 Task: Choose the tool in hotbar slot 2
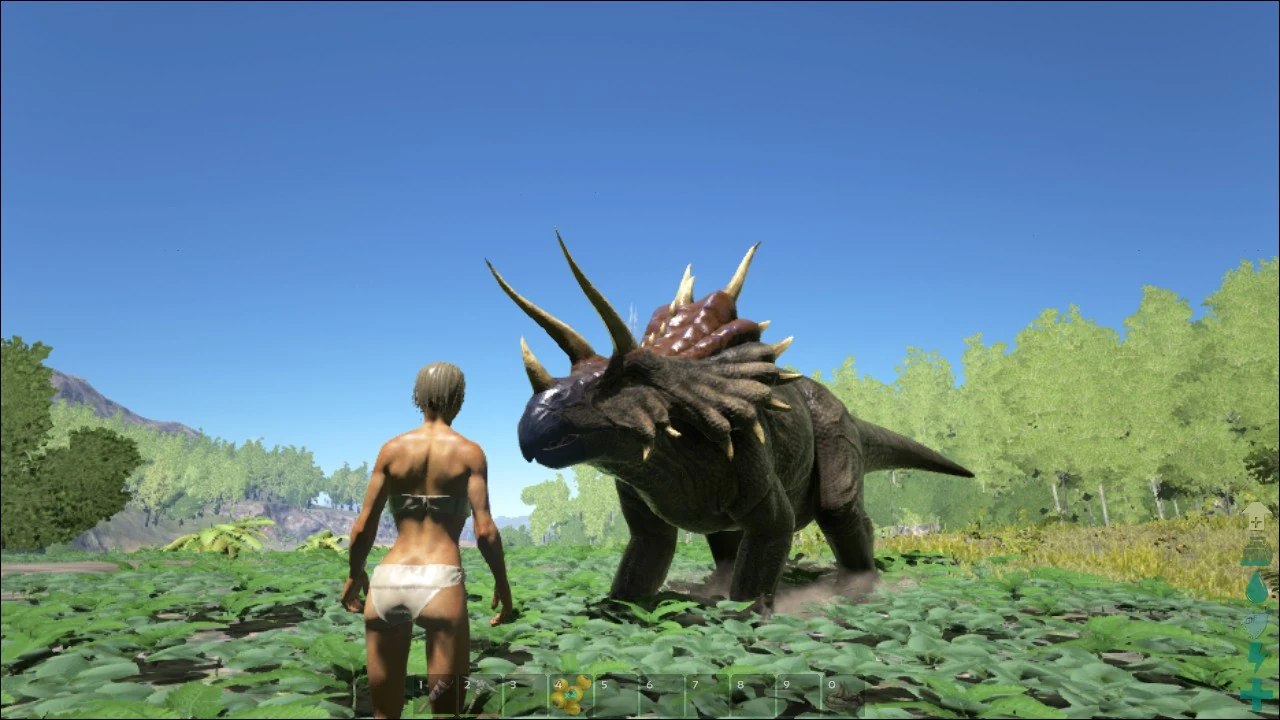click(x=480, y=695)
